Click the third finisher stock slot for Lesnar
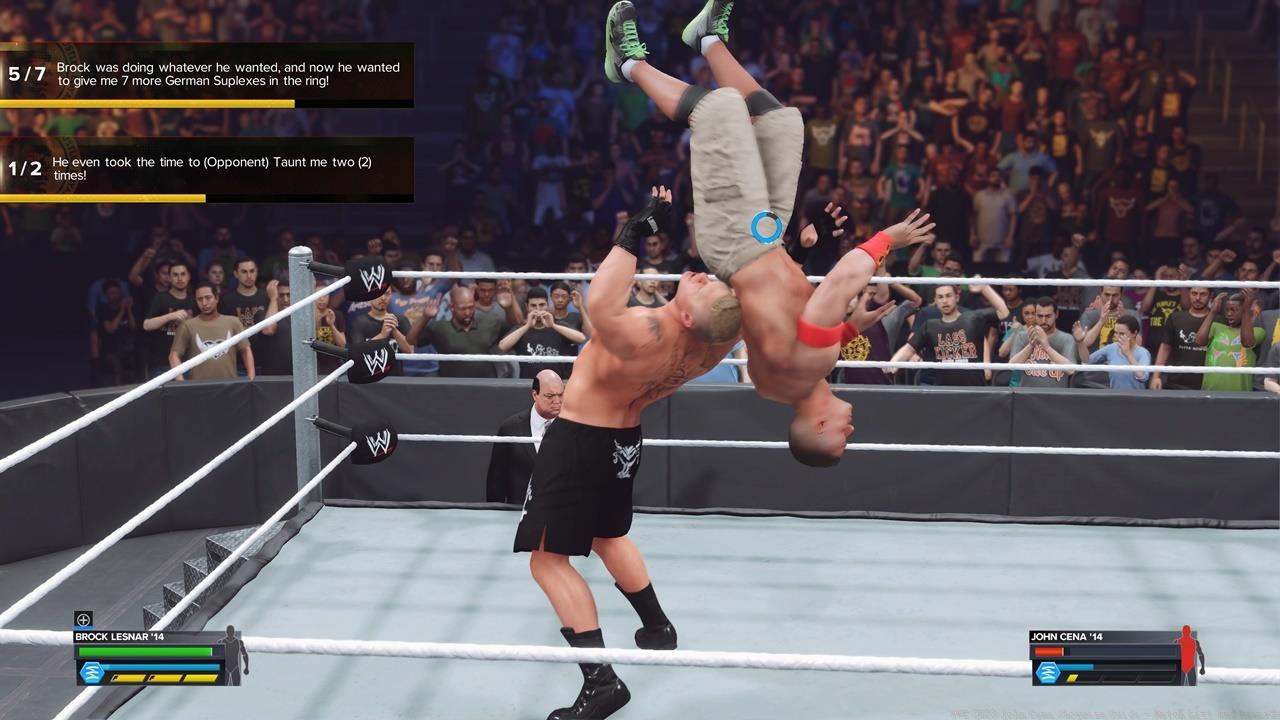Viewport: 1280px width, 720px height. click(x=199, y=678)
